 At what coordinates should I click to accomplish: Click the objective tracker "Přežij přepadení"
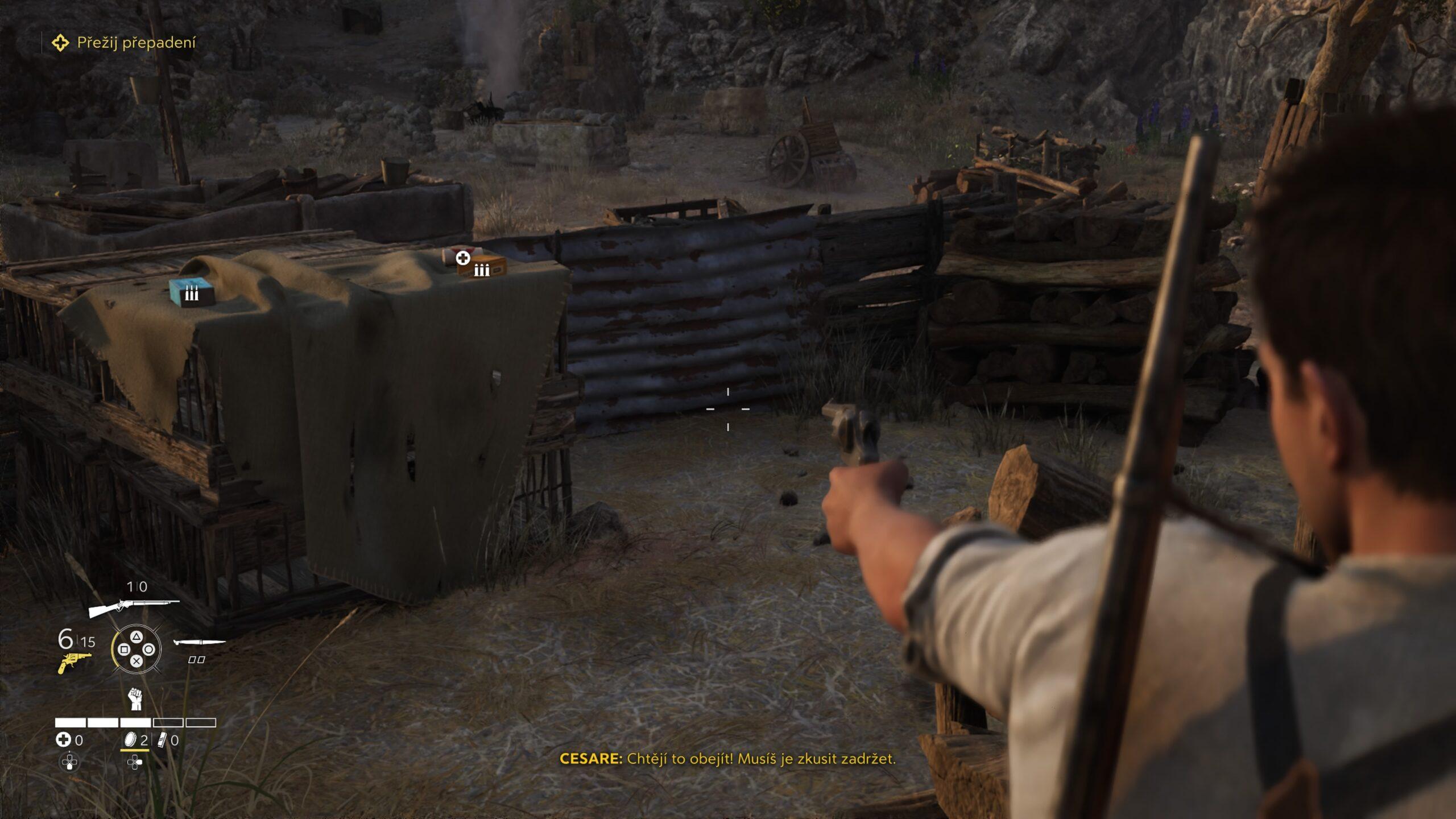[x=136, y=43]
